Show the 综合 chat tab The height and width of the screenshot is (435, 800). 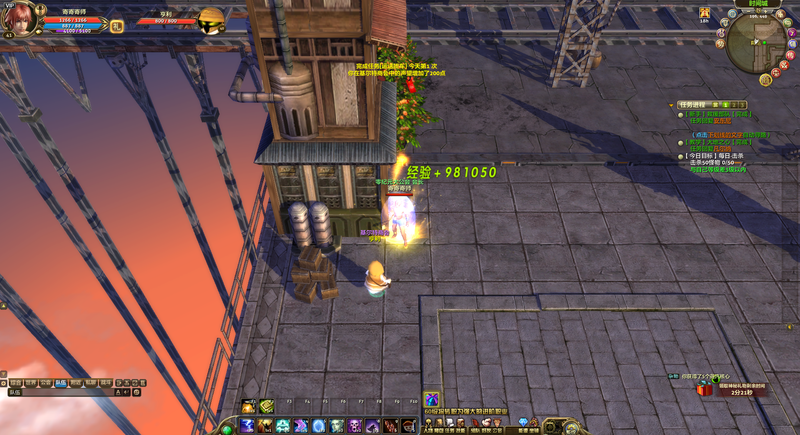(15, 382)
